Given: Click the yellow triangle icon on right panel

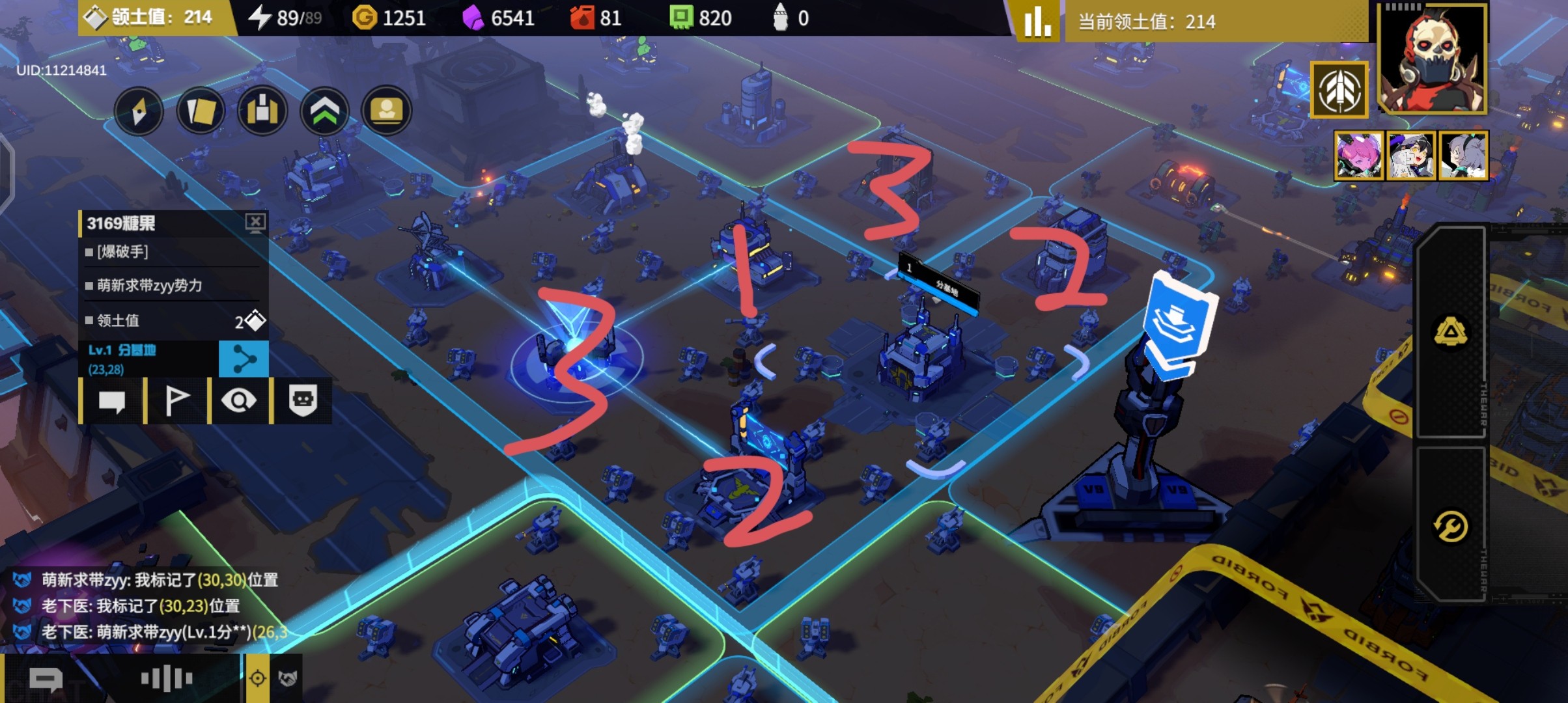Looking at the screenshot, I should (1451, 332).
